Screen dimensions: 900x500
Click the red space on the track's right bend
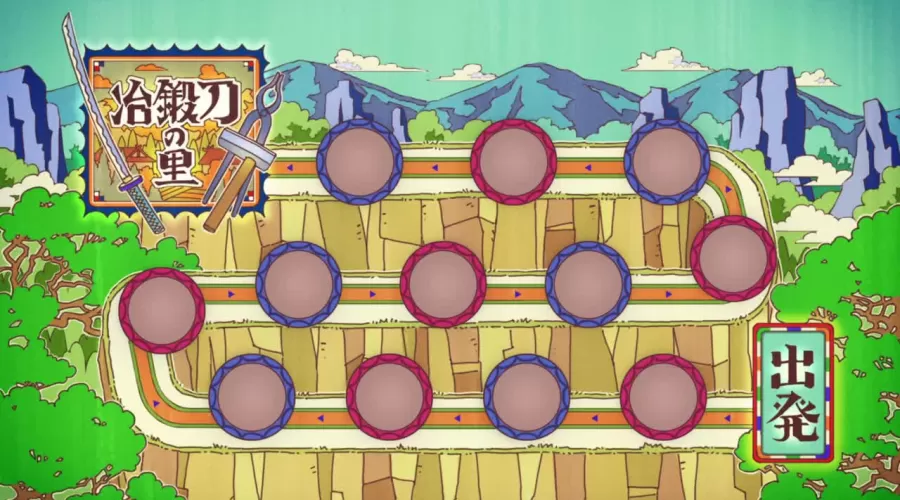(x=733, y=258)
